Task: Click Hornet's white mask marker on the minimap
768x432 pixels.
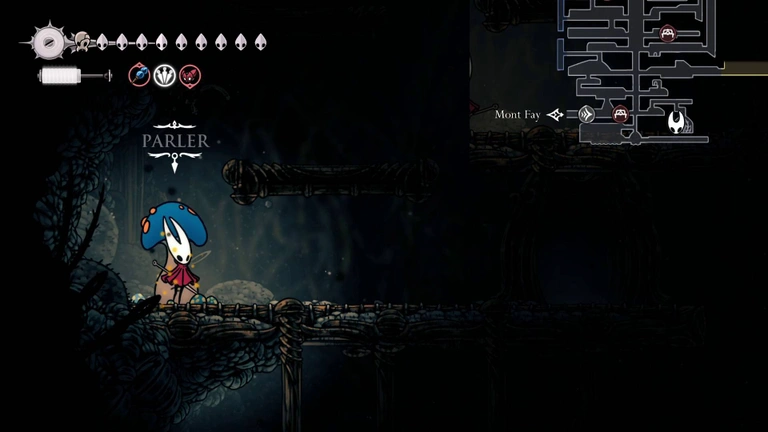Action: [679, 123]
